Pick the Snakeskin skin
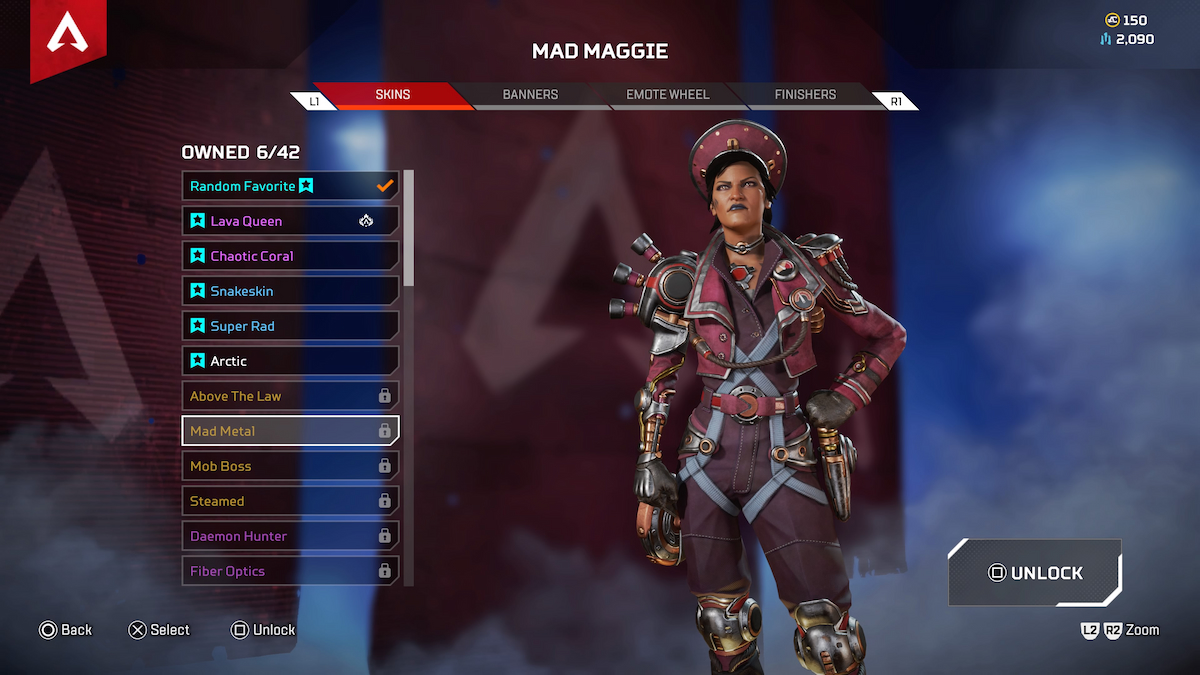1200x675 pixels. (x=290, y=291)
